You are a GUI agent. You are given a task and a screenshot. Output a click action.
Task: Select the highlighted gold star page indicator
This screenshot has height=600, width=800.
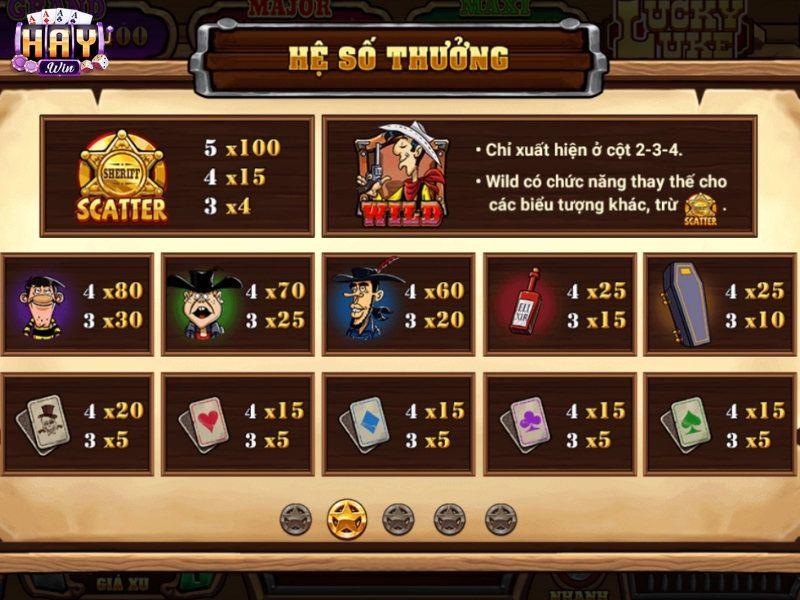pos(347,519)
